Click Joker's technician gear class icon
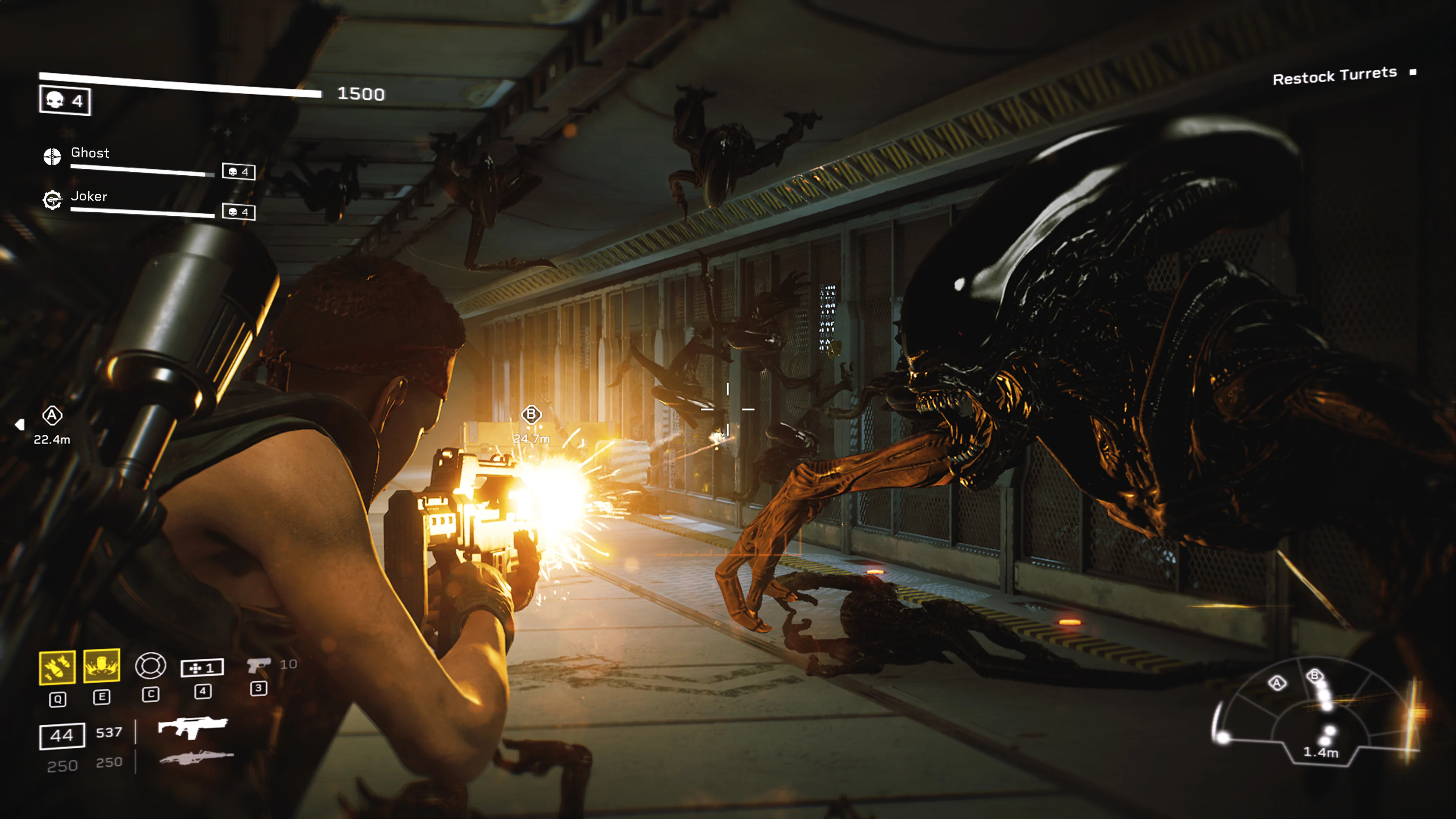 pos(53,200)
